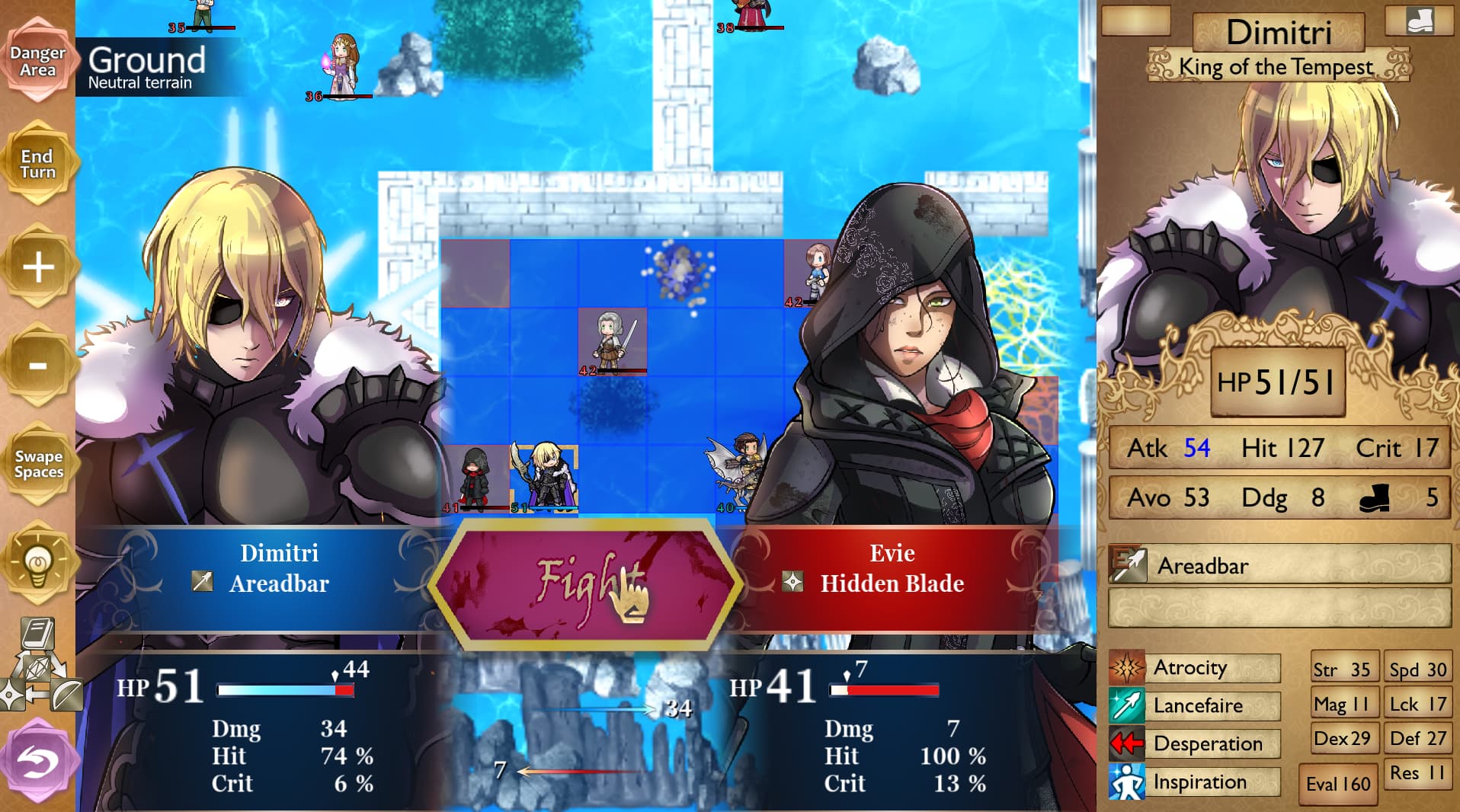Go back with the purple return arrow
Viewport: 1460px width, 812px height.
click(38, 759)
